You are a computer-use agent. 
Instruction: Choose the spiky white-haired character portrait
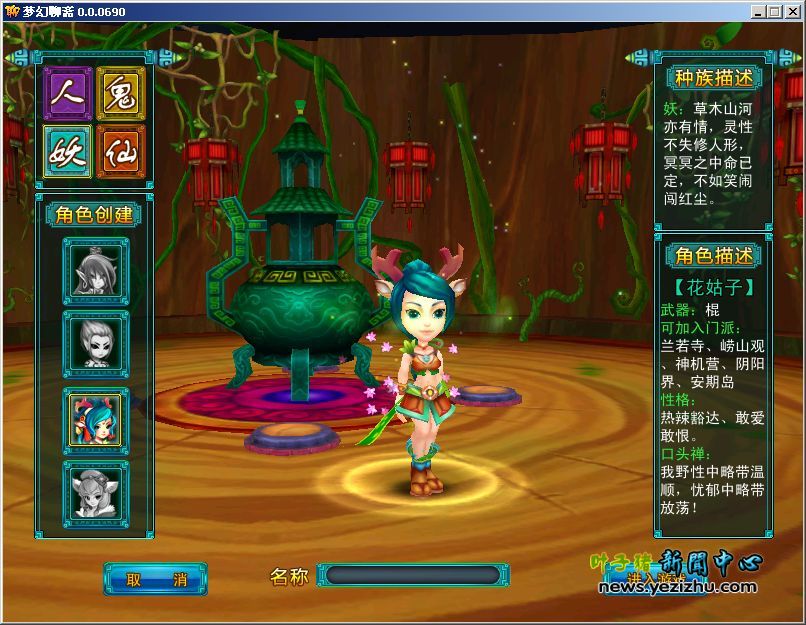96,344
